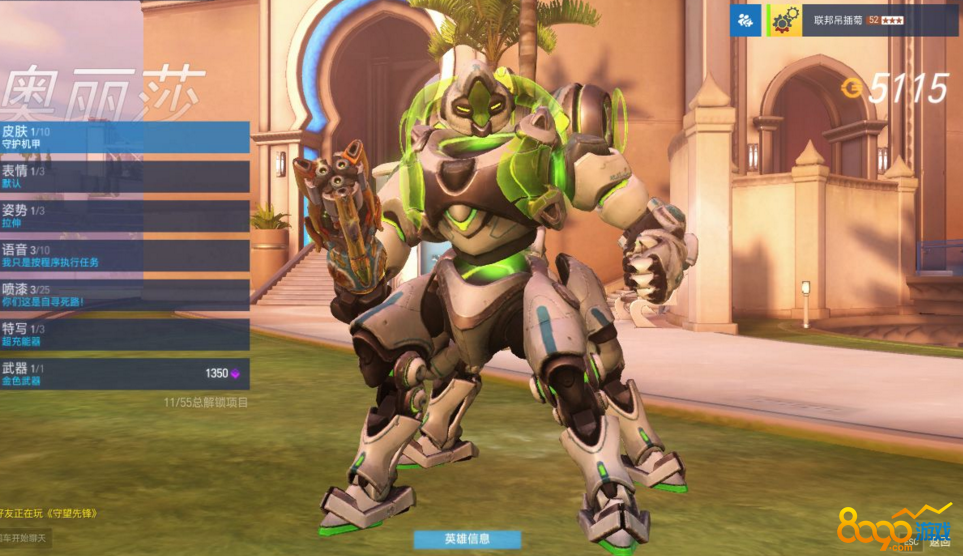
Task: Open the player profile for 联邦吊插菊
Action: (862, 20)
